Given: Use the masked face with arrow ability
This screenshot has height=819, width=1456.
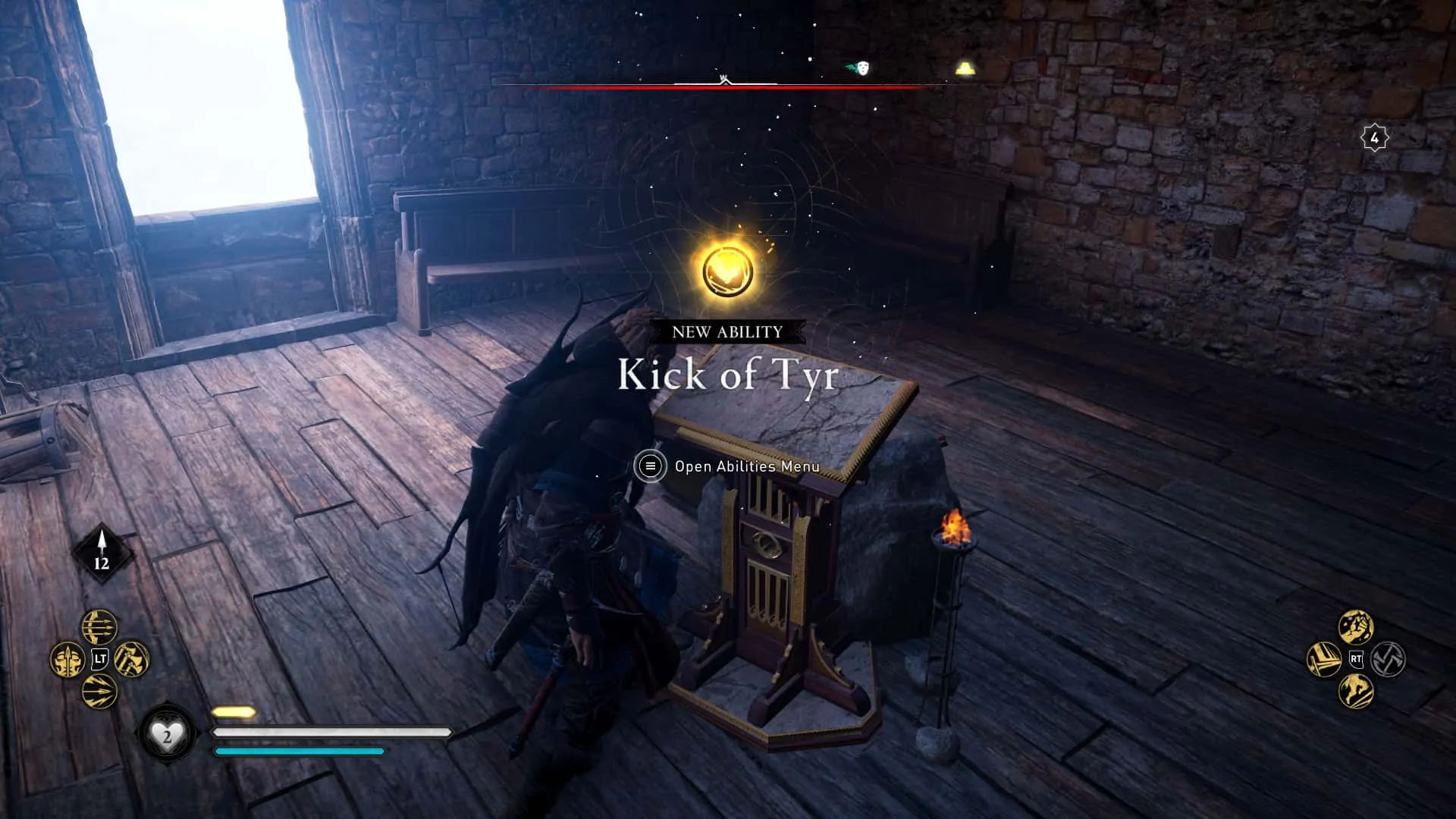Looking at the screenshot, I should pos(67,659).
